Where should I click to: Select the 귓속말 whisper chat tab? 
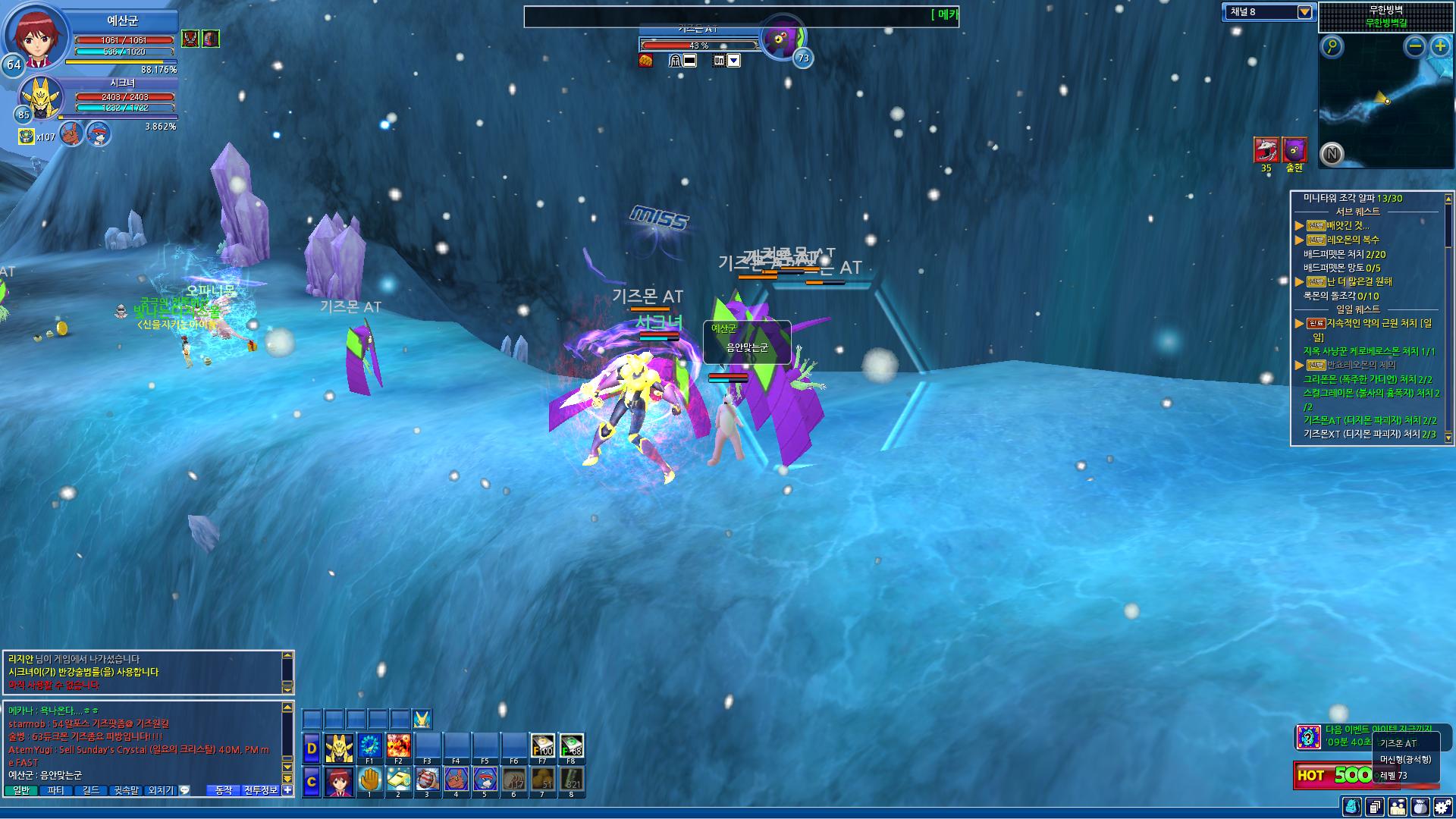pyautogui.click(x=127, y=790)
